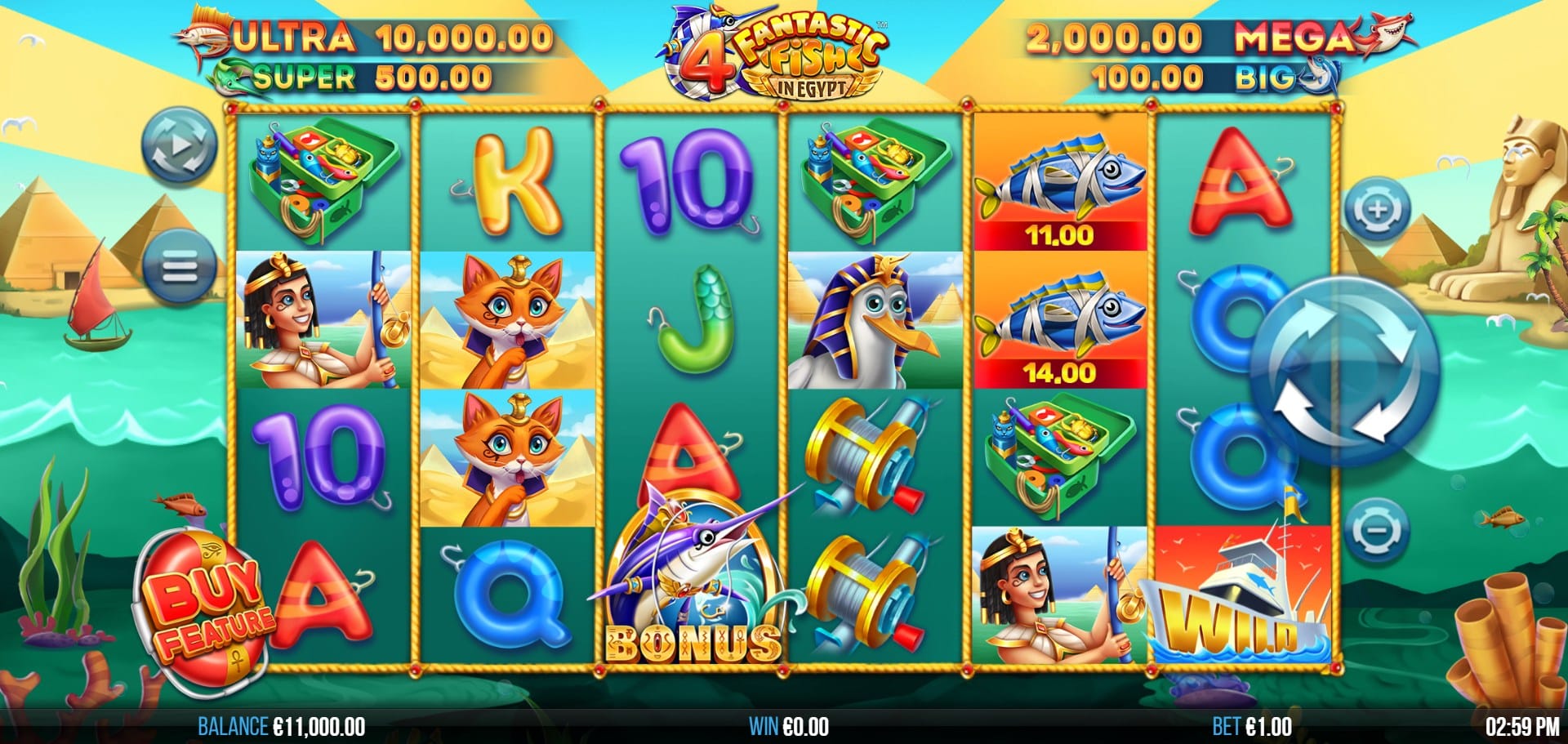Decrease the bet with the minus button
The width and height of the screenshot is (1568, 744).
pos(1377,530)
